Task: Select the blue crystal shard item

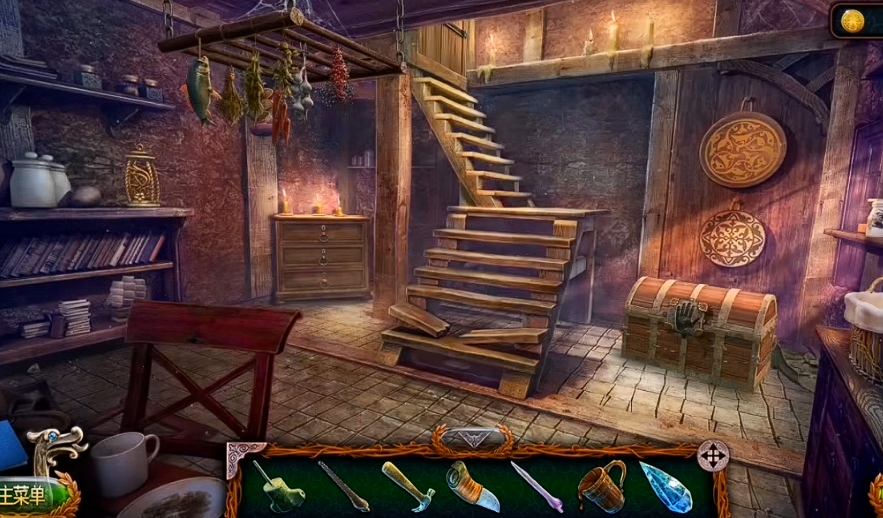Action: (x=665, y=487)
